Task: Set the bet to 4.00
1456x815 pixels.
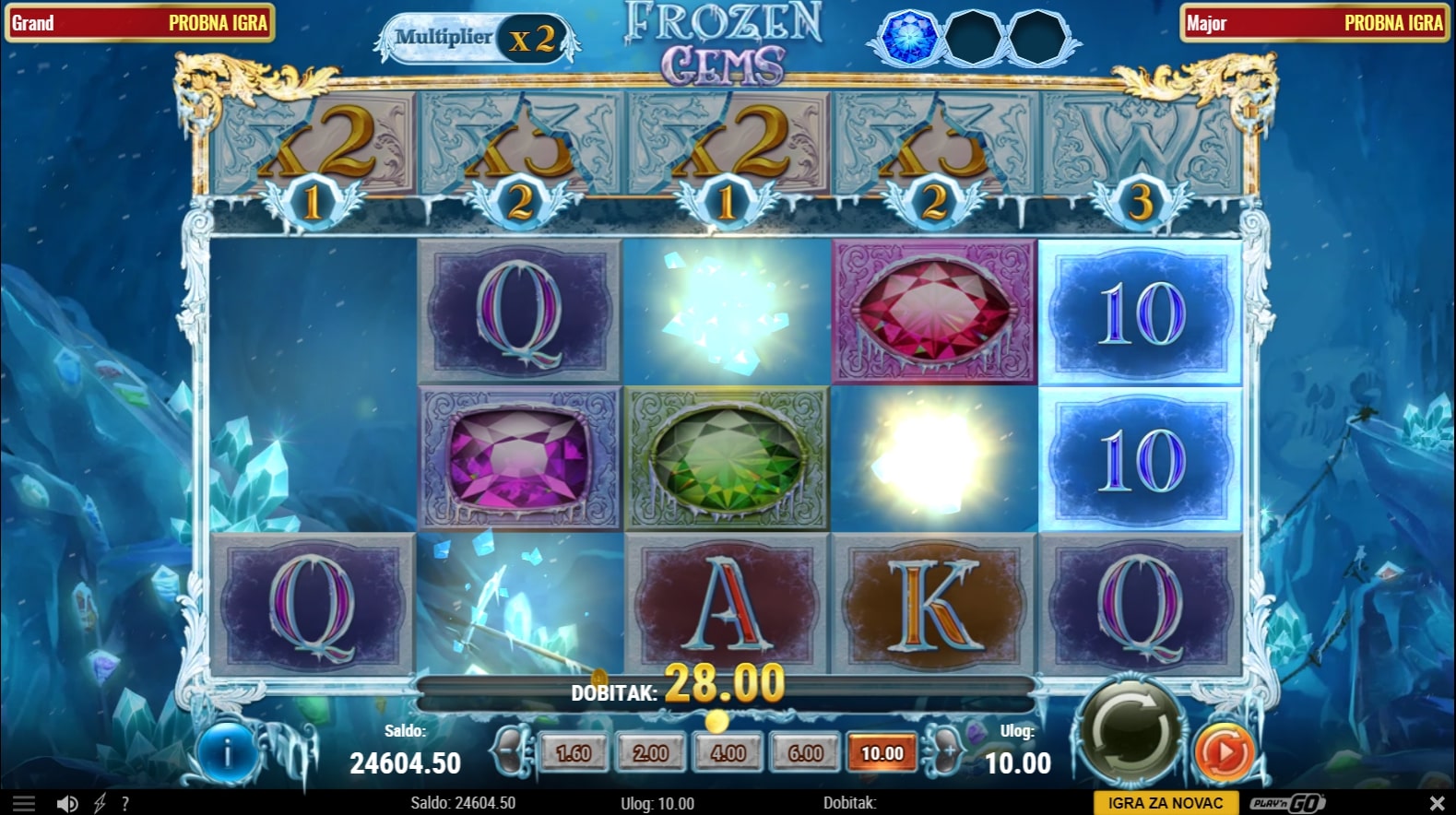Action: coord(728,753)
